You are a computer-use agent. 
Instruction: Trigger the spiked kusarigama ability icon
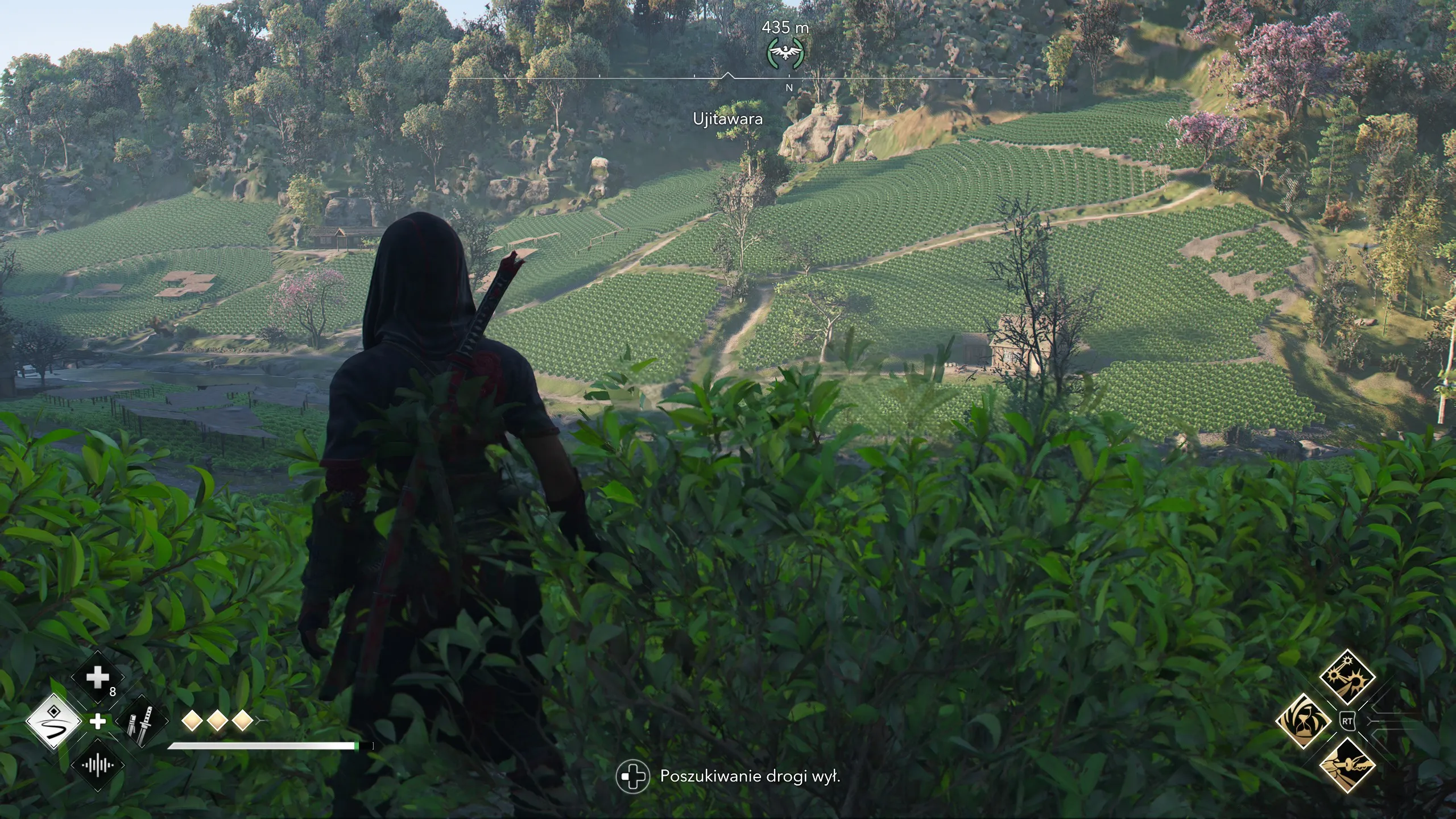pyautogui.click(x=1347, y=678)
